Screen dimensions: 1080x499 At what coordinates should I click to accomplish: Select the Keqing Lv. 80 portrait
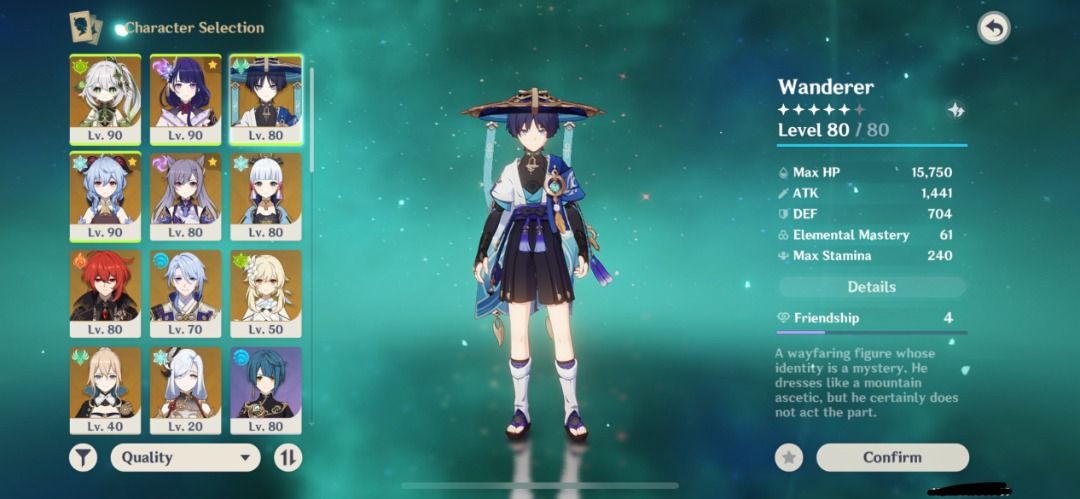185,195
